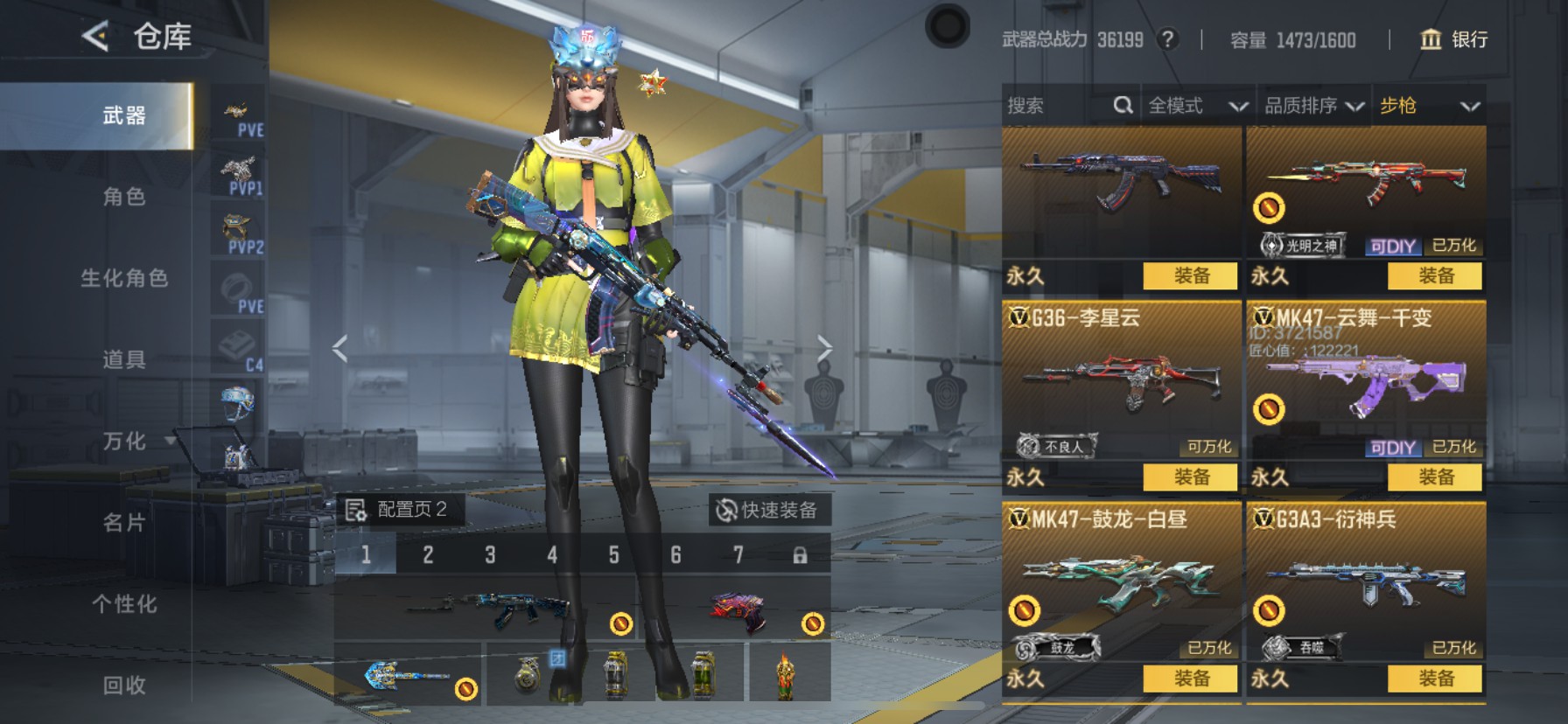Expand the 步枪 weapon type dropdown
Screen dimensions: 1568x724
tap(1426, 105)
